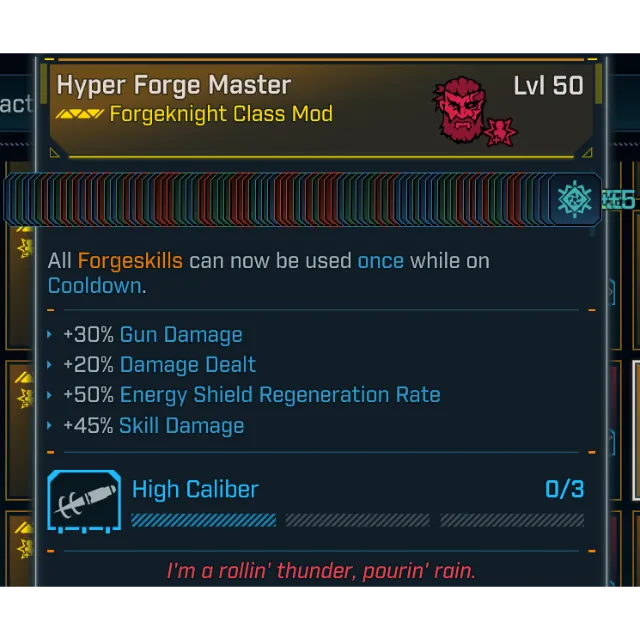This screenshot has width=640, height=640.
Task: Click the red bearded Forgeknight class mod icon
Action: tap(467, 107)
